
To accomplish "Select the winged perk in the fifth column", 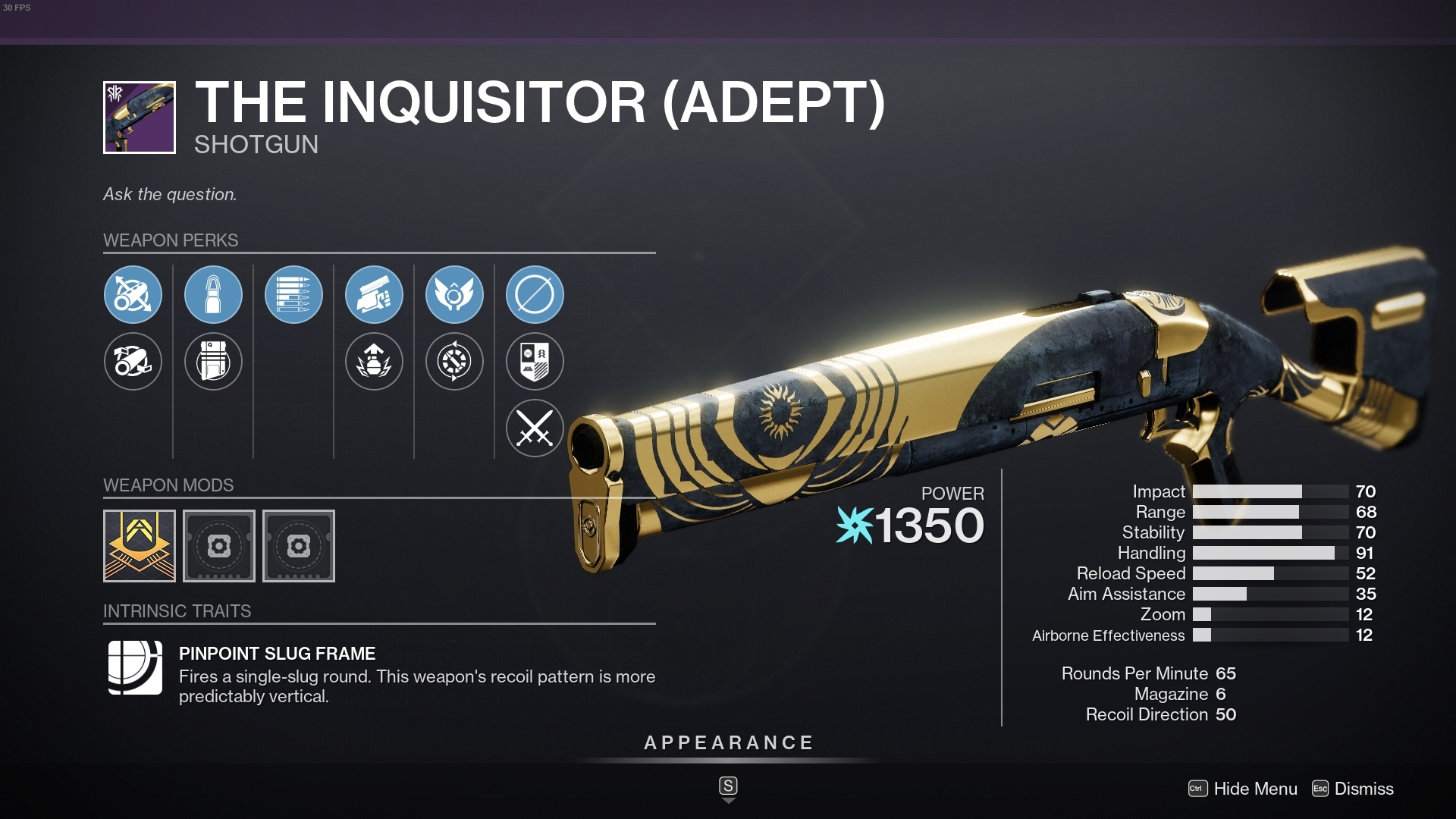I will click(x=454, y=295).
